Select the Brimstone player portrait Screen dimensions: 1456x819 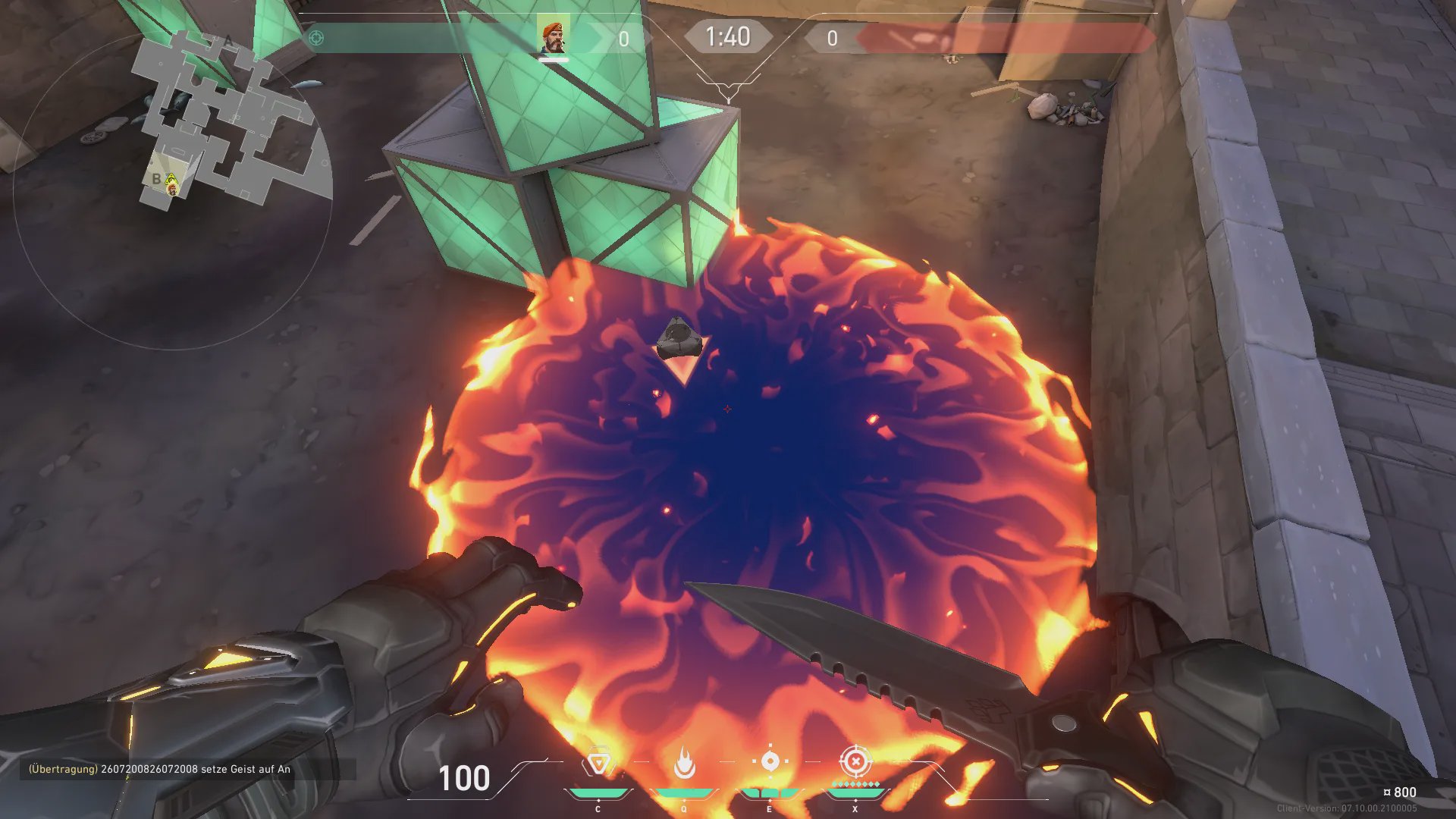click(x=554, y=37)
